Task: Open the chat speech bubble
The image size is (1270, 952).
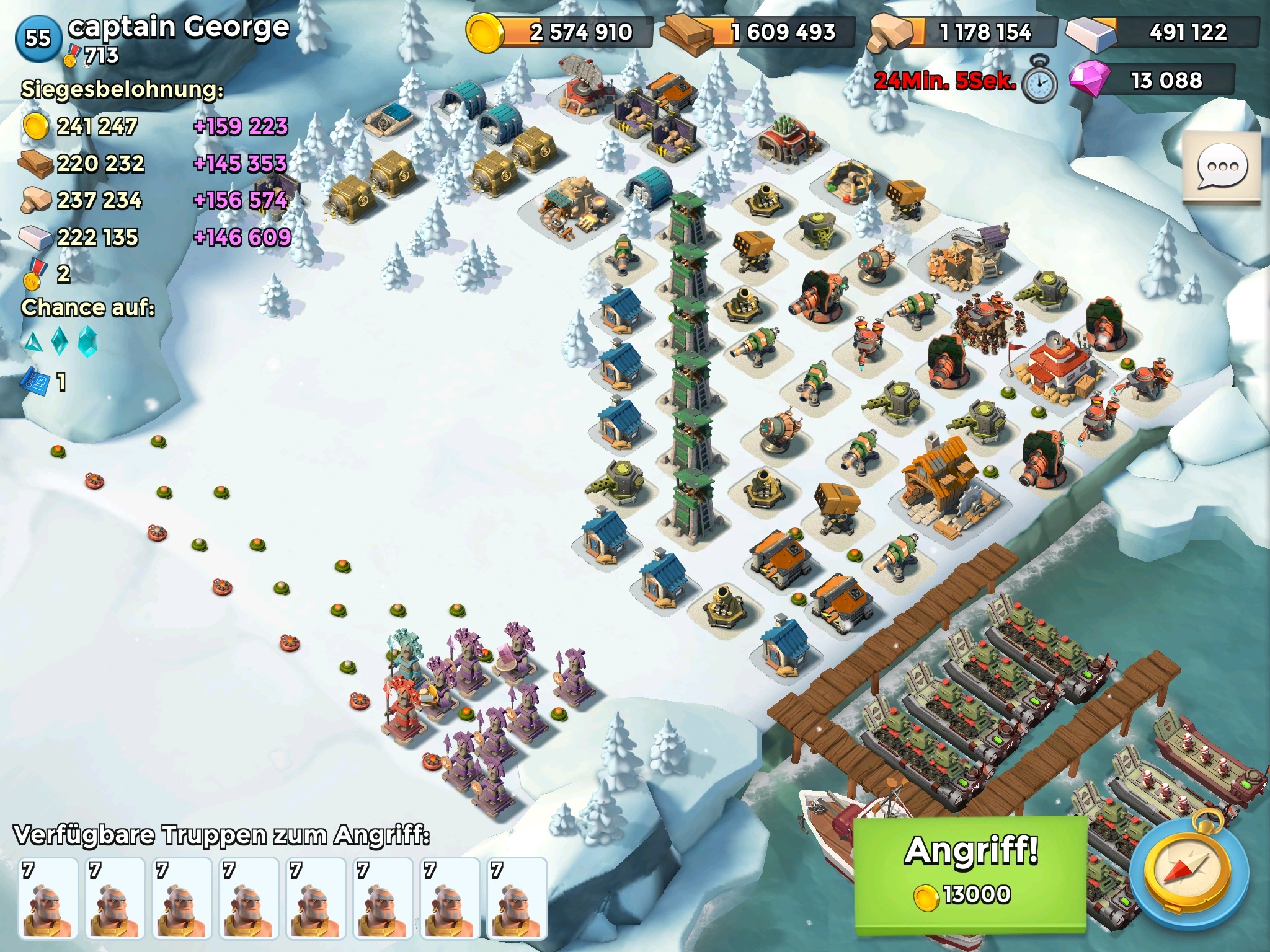Action: pos(1222,167)
